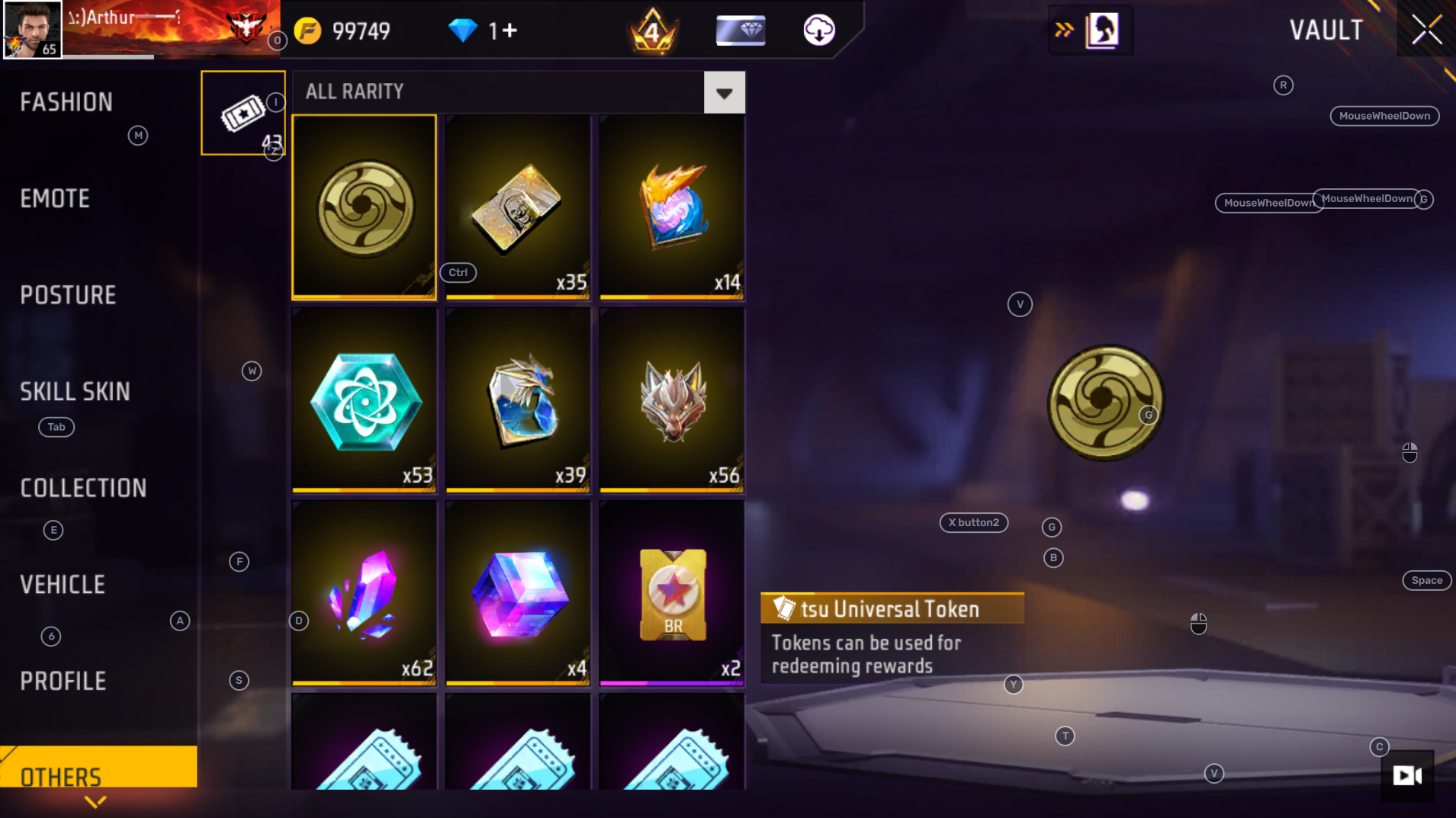Close the Vault screen with the X
The height and width of the screenshot is (818, 1456).
pyautogui.click(x=1428, y=29)
